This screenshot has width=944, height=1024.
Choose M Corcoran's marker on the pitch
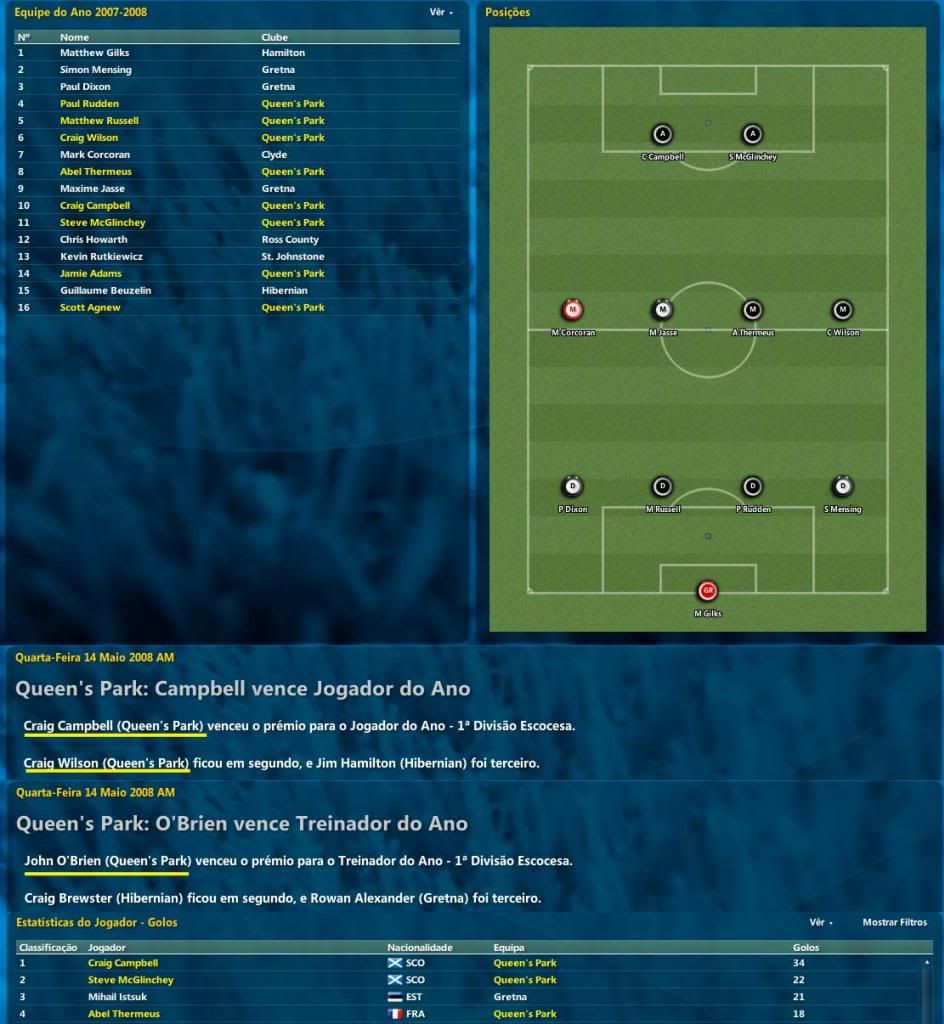[x=573, y=310]
